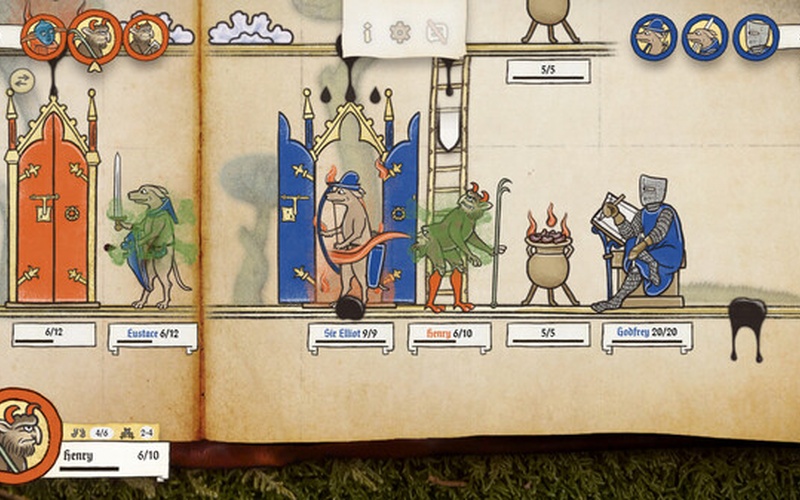Click Henry's large portrait medallion
Image resolution: width=800 pixels, height=500 pixels.
pos(24,435)
